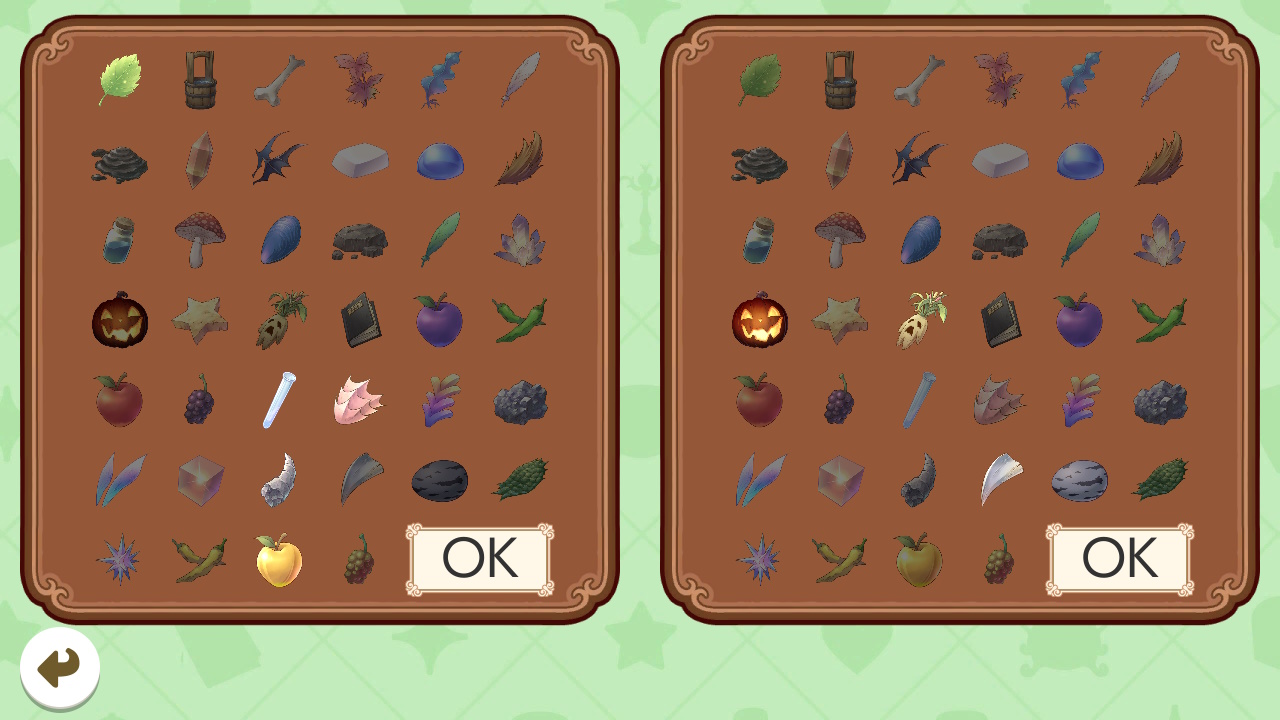Click the blue slime orb icon

click(x=438, y=160)
